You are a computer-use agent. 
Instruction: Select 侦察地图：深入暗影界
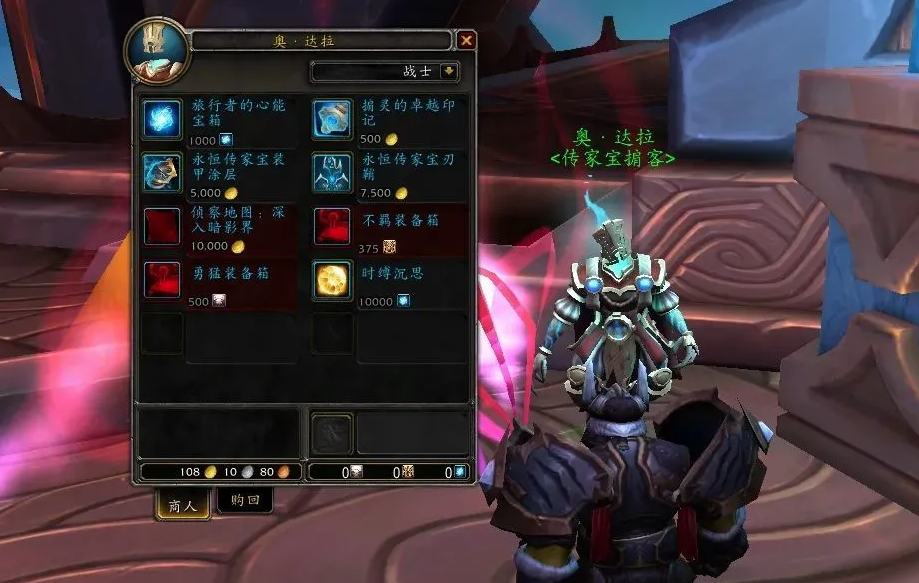tap(162, 227)
